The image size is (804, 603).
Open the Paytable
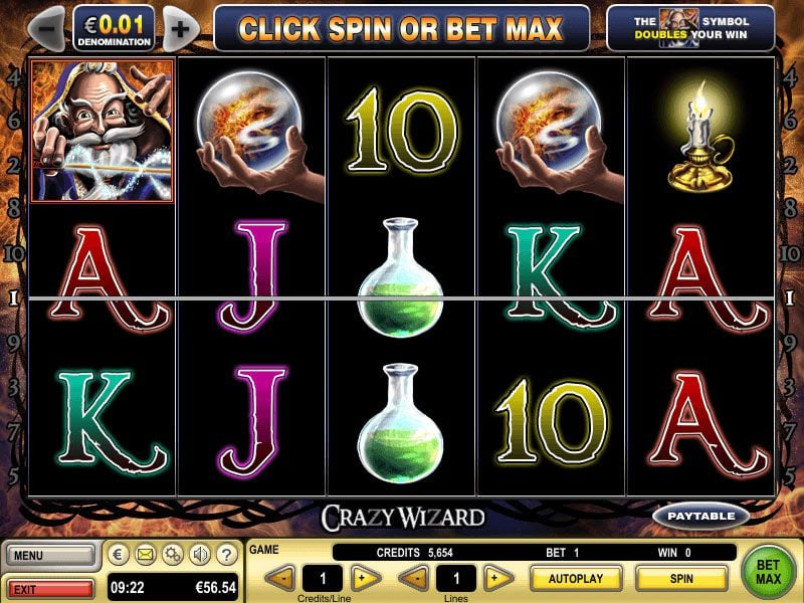(x=702, y=516)
